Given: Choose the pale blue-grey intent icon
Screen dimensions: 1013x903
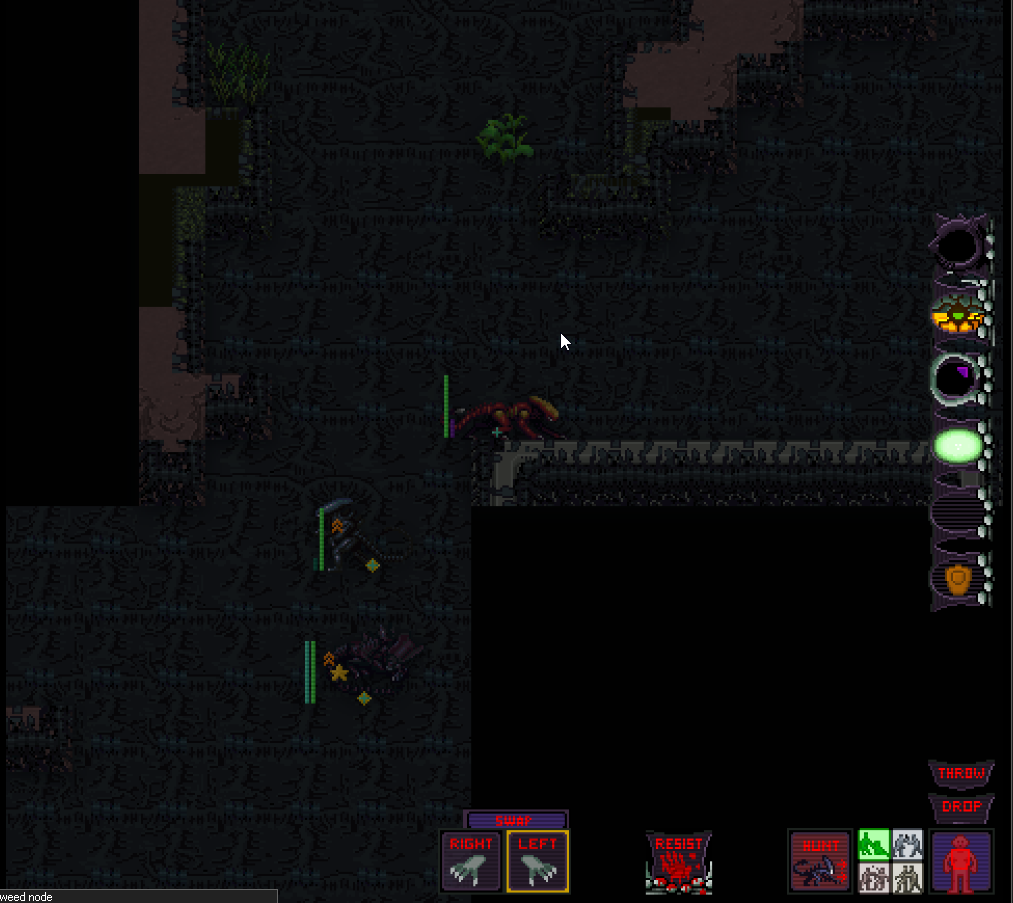Looking at the screenshot, I should click(x=907, y=845).
